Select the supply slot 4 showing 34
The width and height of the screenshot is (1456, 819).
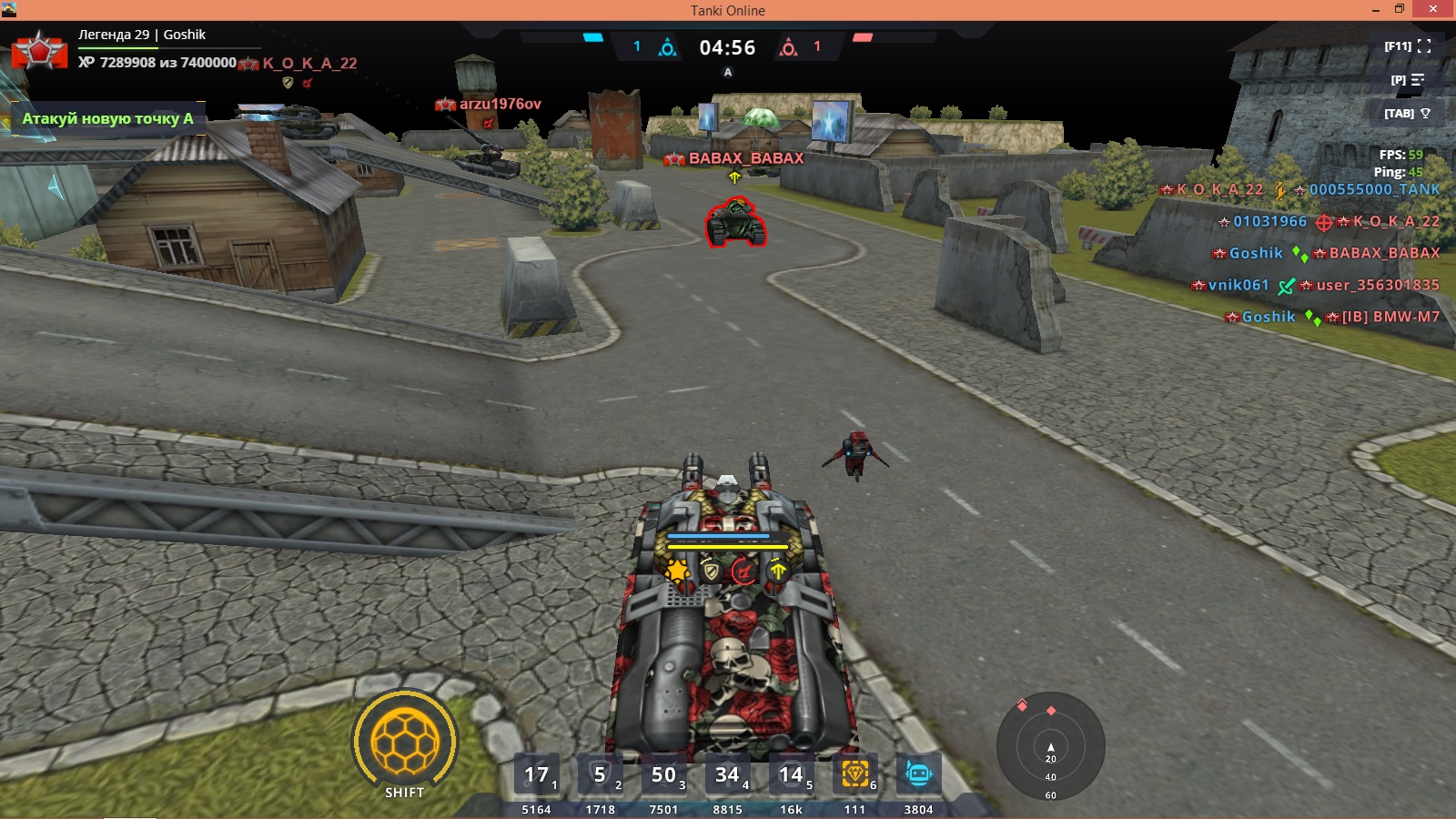click(x=728, y=775)
